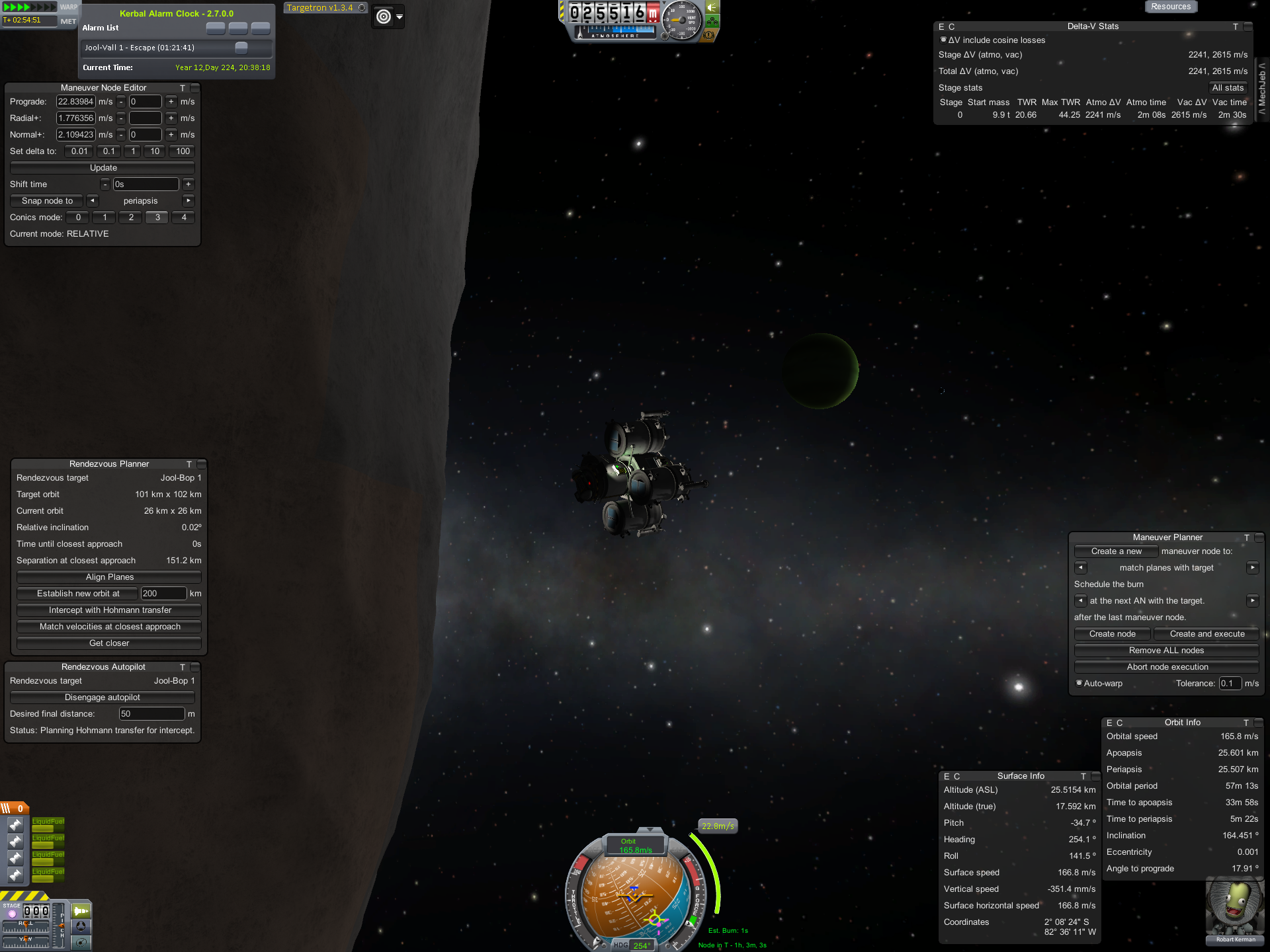Screen dimensions: 1270x952
Task: Toggle the Auto-warp option
Action: point(1079,683)
